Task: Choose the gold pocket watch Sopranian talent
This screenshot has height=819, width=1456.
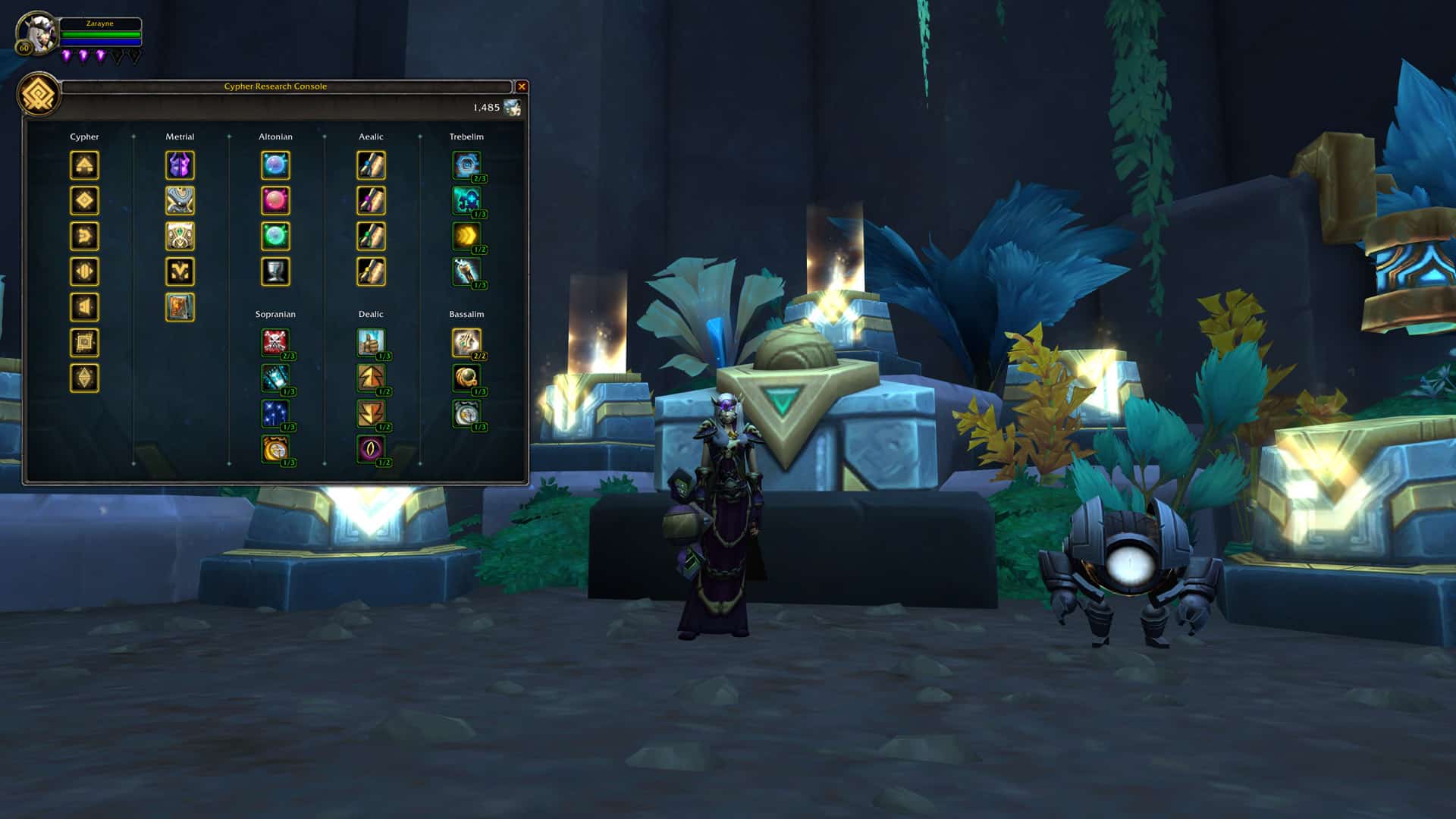Action: pyautogui.click(x=275, y=449)
